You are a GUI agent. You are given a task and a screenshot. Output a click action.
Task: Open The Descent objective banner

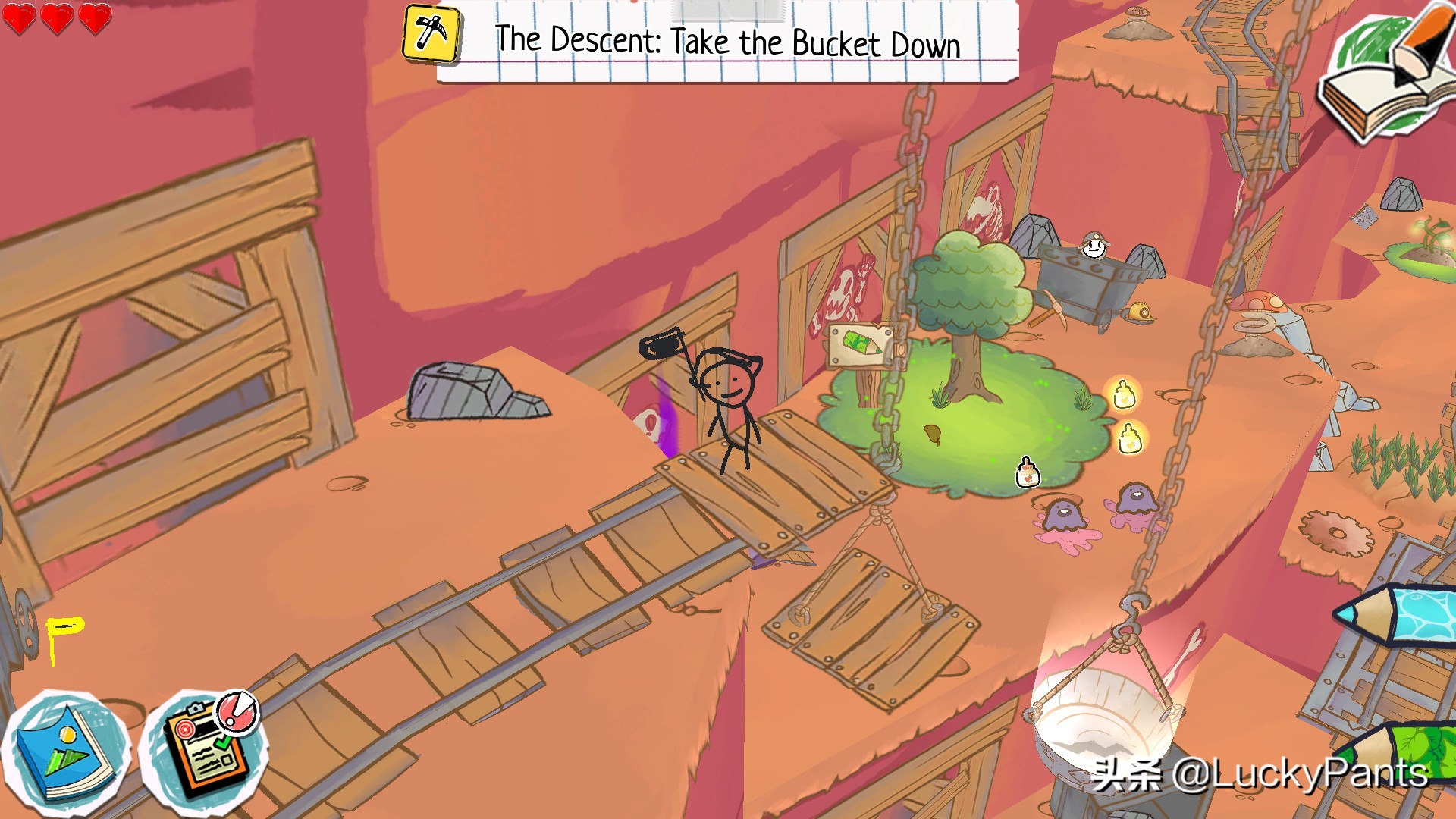[728, 42]
